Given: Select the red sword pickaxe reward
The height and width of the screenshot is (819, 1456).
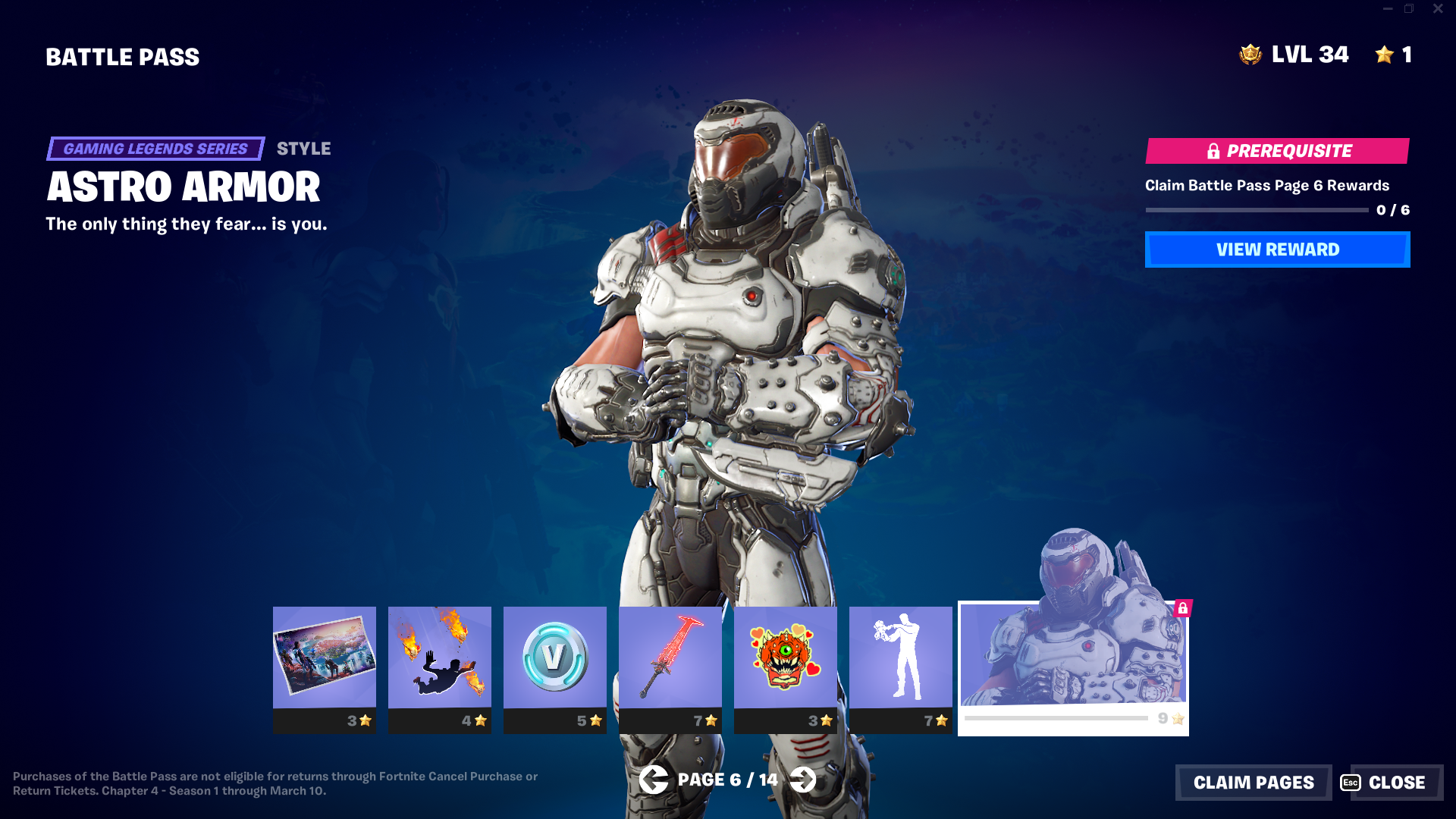Looking at the screenshot, I should [670, 658].
